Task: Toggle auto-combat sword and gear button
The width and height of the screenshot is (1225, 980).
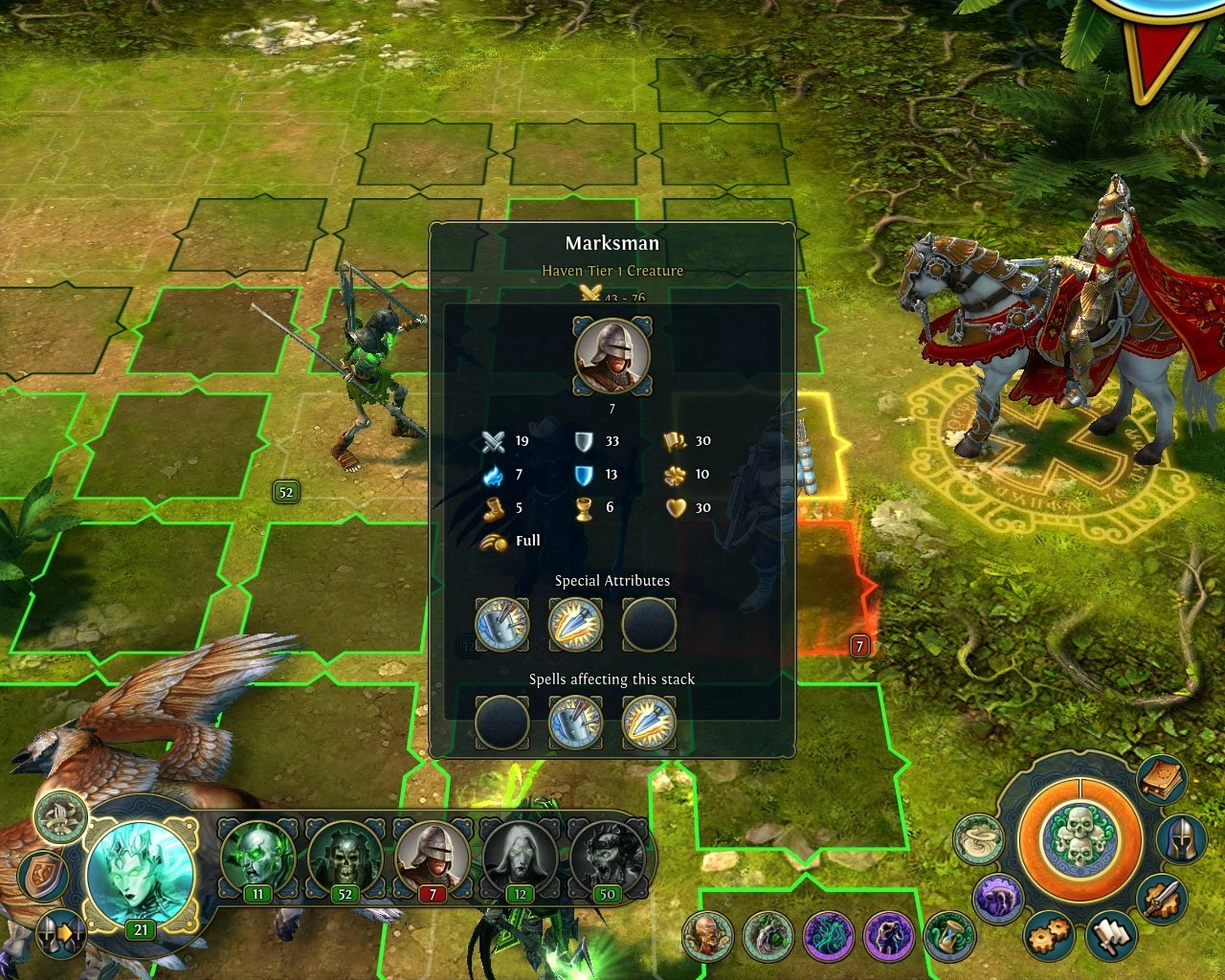Action: pos(1165,899)
